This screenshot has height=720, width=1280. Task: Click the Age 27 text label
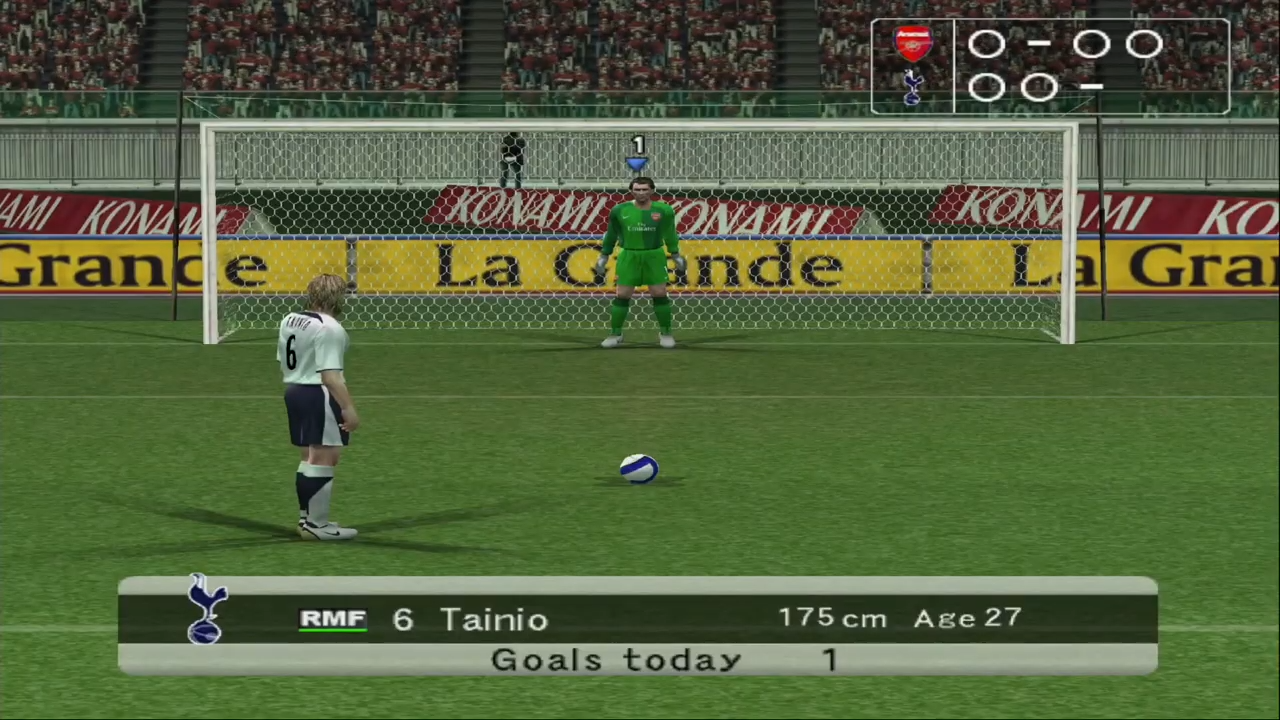point(966,618)
